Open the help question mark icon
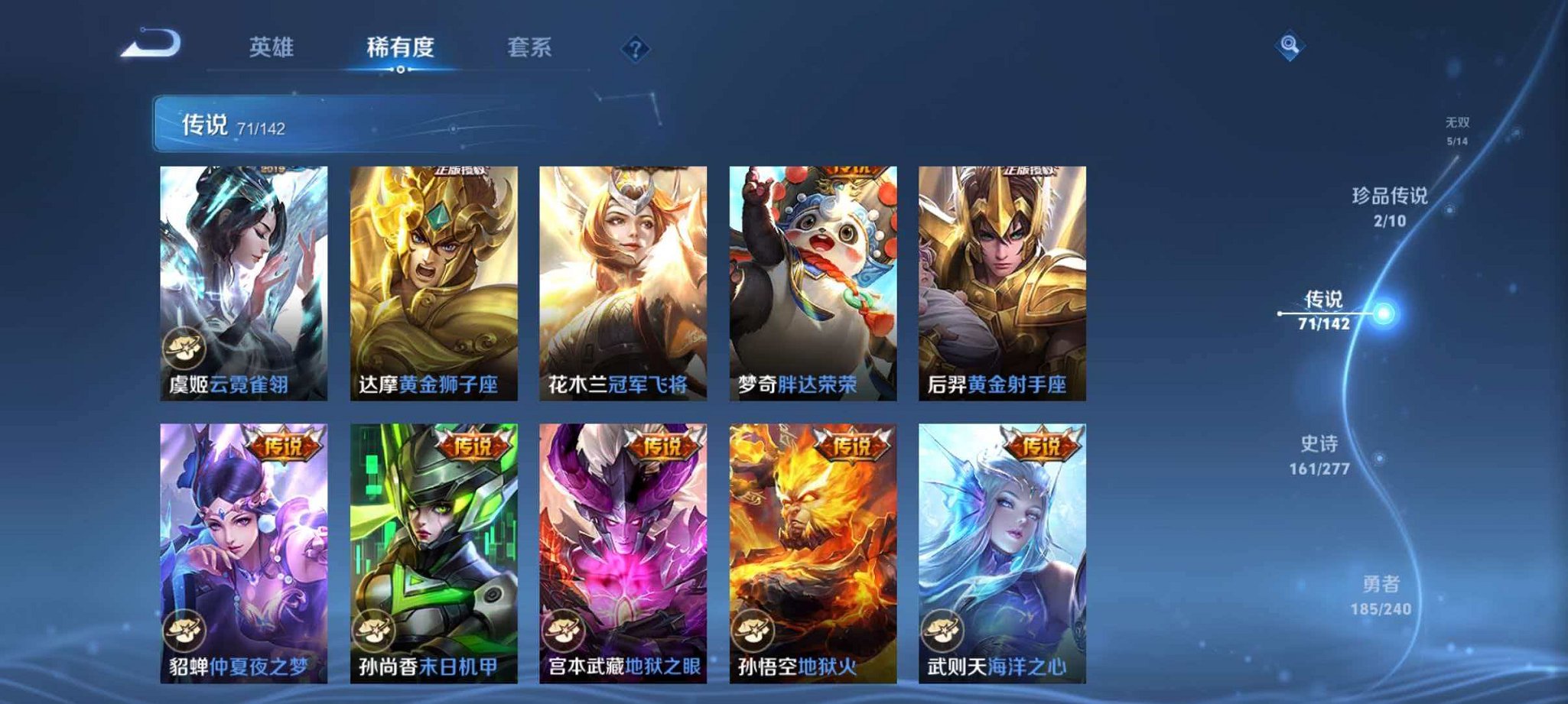 tap(634, 50)
